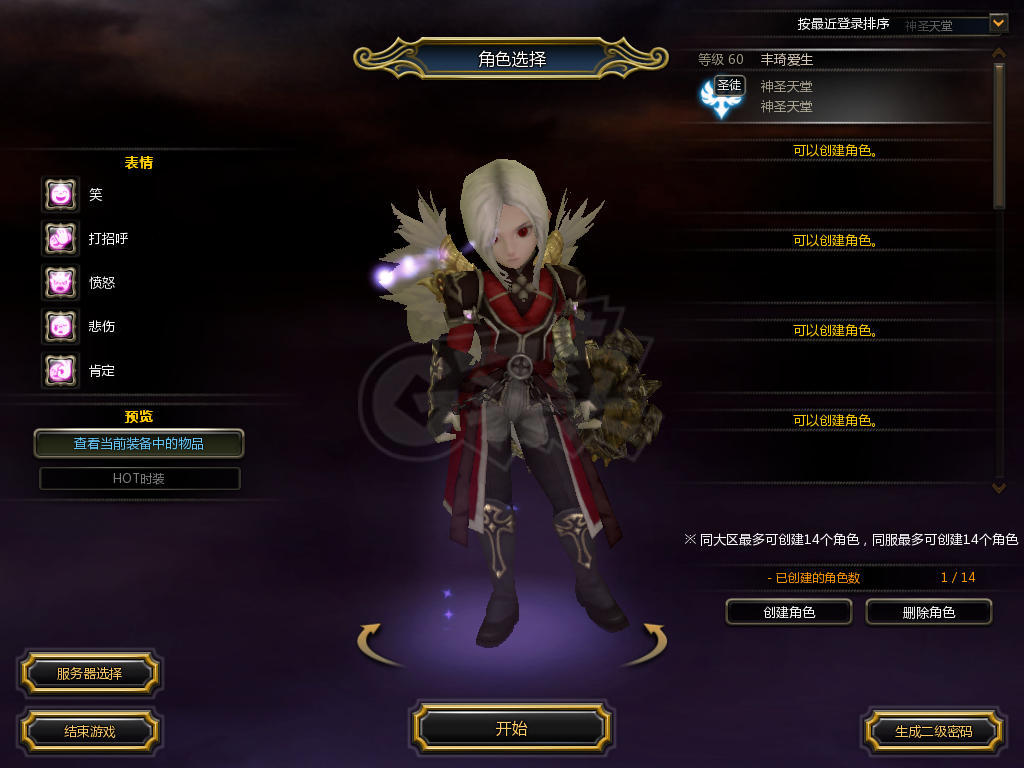Play the 肯定 affirm emote
The width and height of the screenshot is (1024, 768).
pos(60,371)
